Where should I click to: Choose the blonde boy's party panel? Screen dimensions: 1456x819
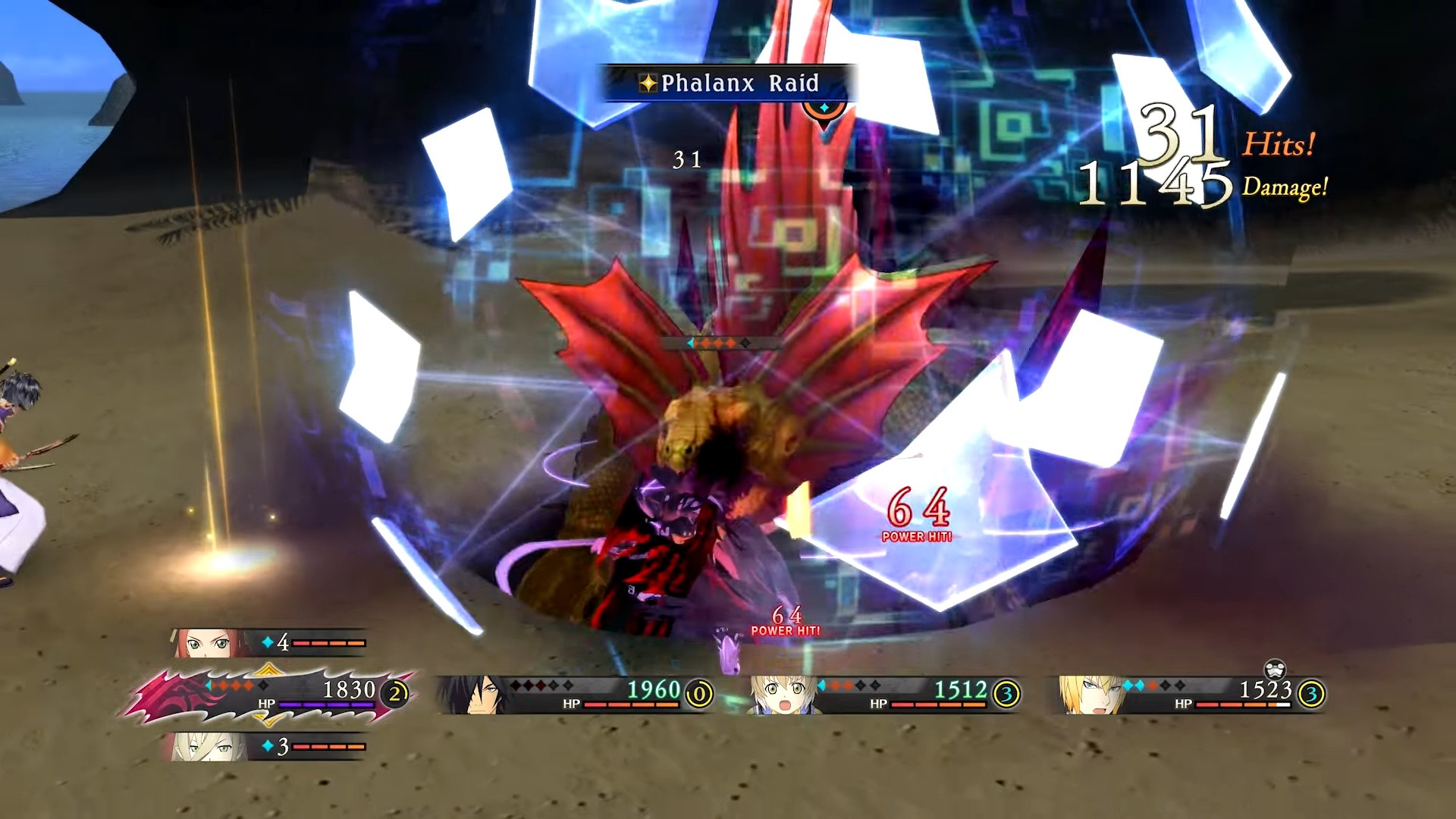coord(883,694)
